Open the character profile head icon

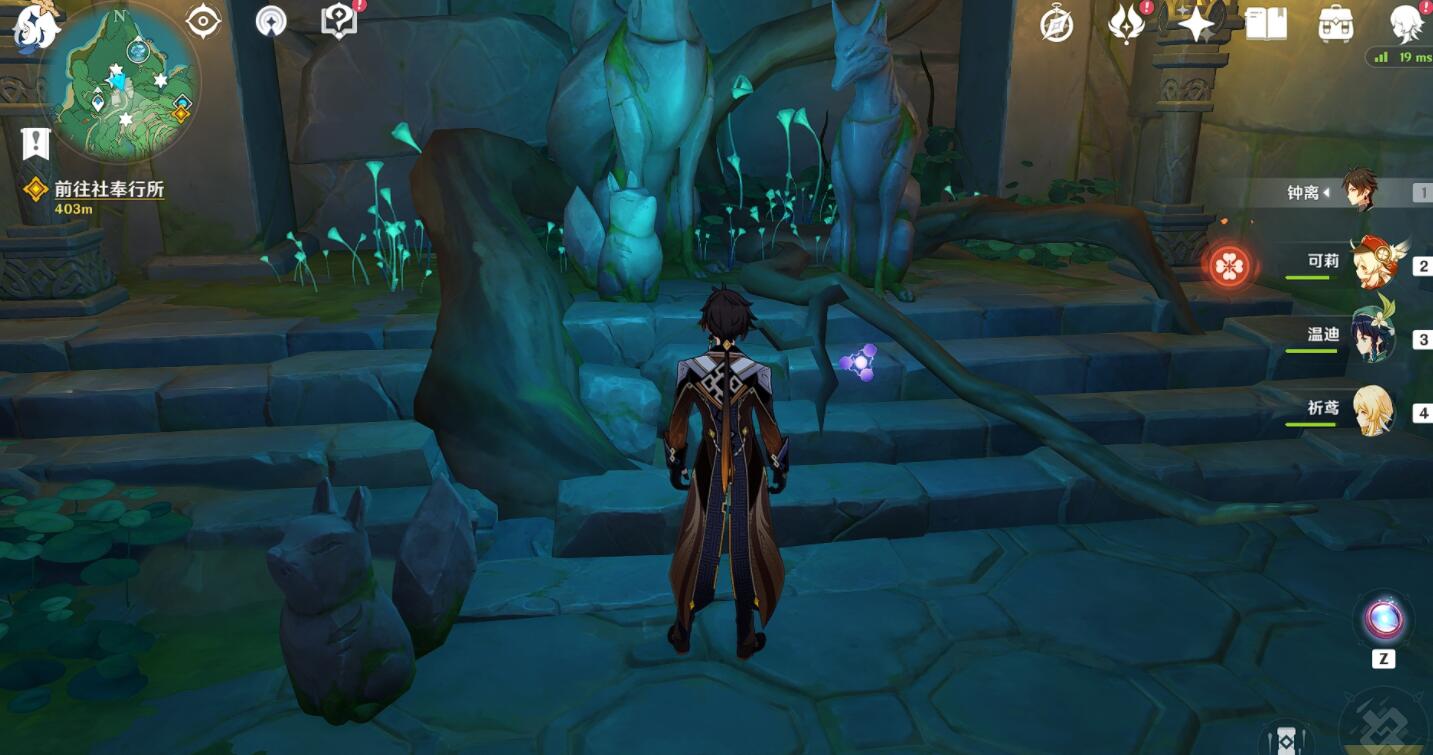(x=1406, y=24)
